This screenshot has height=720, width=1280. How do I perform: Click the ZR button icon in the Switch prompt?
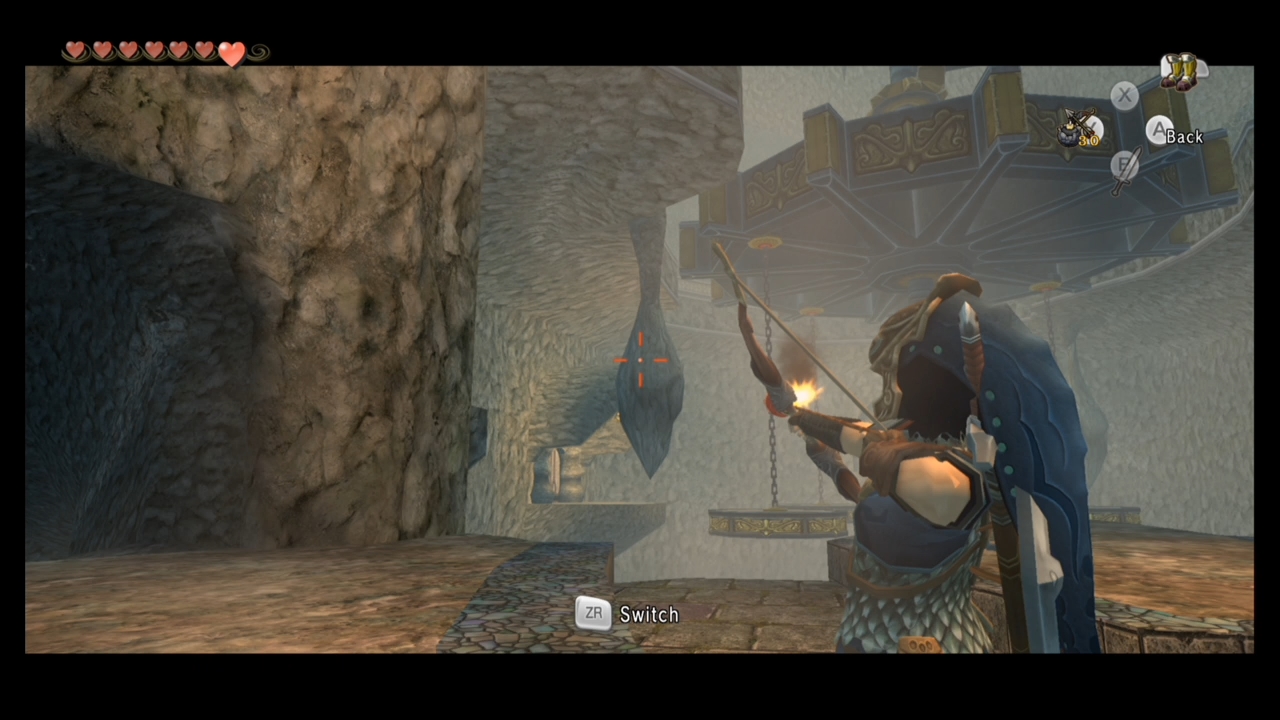[593, 614]
